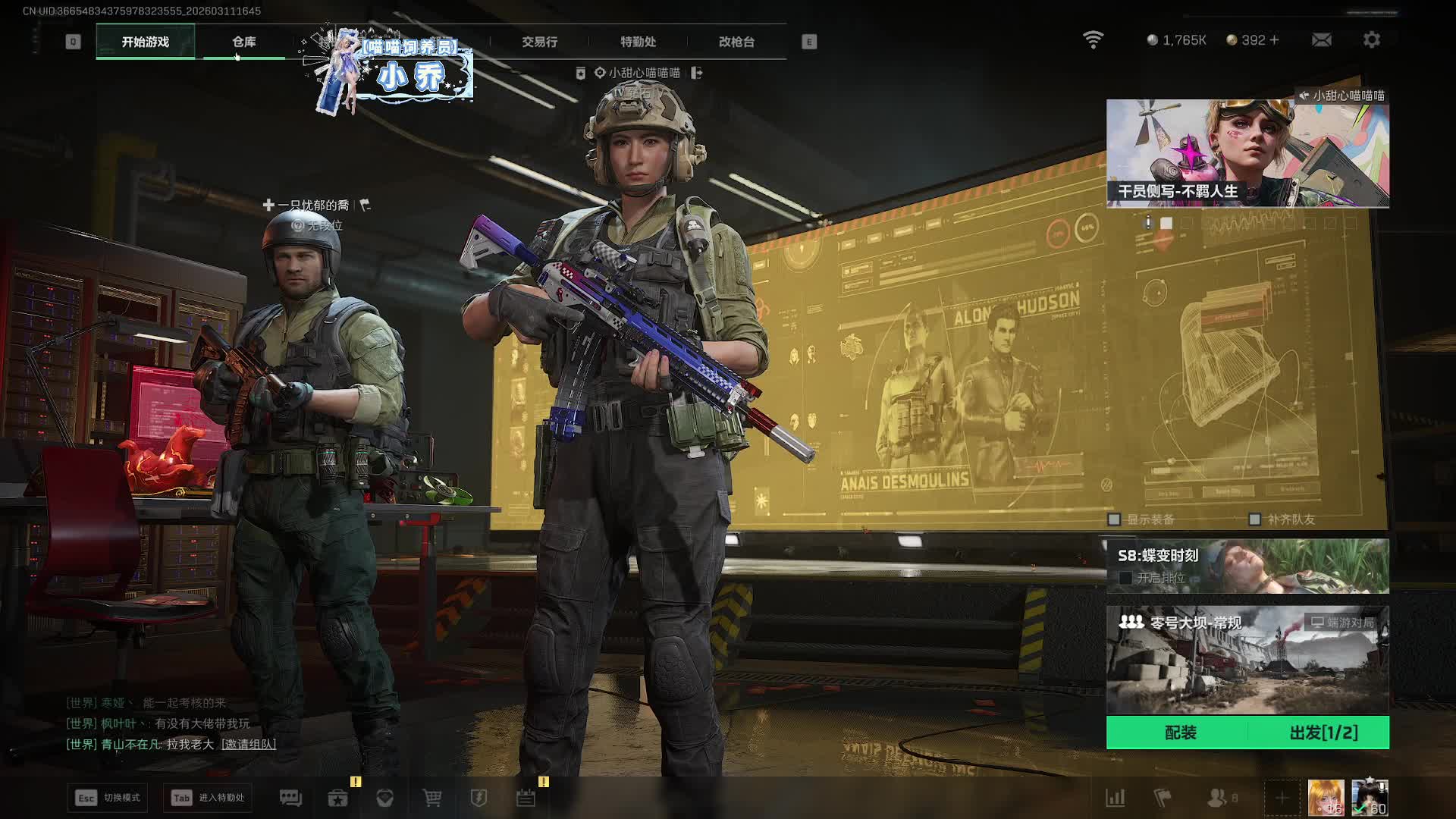Open the calendar events icon
This screenshot has height=819, width=1456.
point(526,798)
